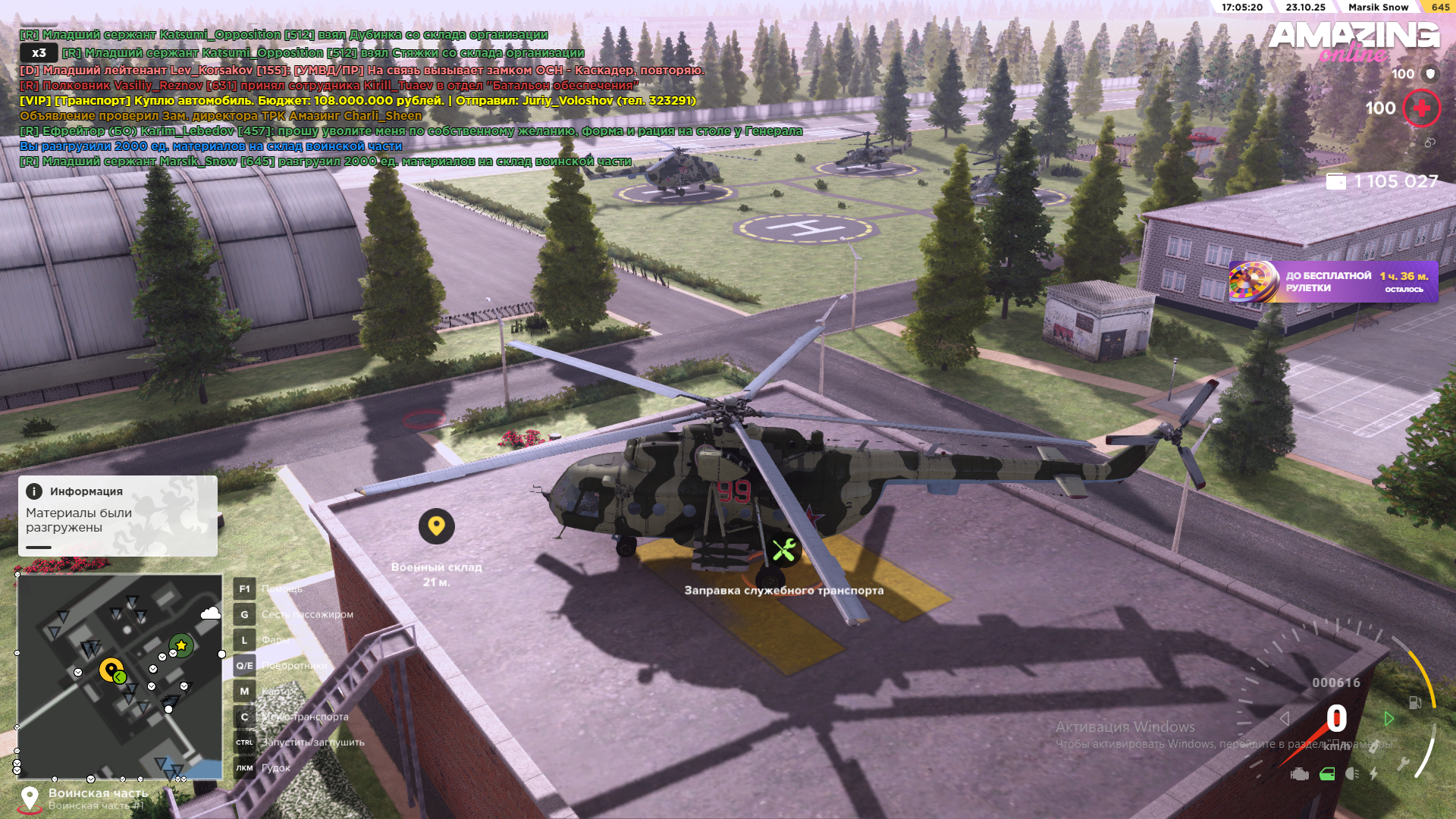Click the engine status icon
This screenshot has width=1456, height=819.
(x=1299, y=774)
